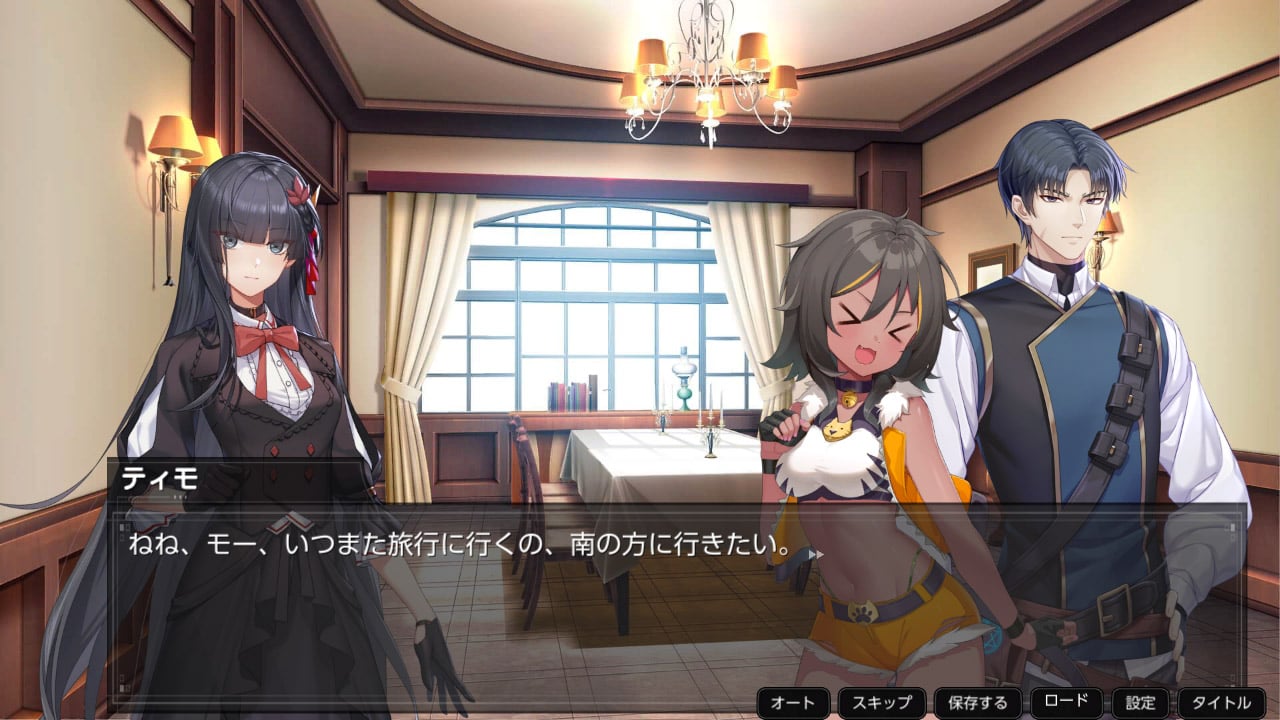Save the game with 保存する
This screenshot has width=1280, height=720.
(977, 703)
